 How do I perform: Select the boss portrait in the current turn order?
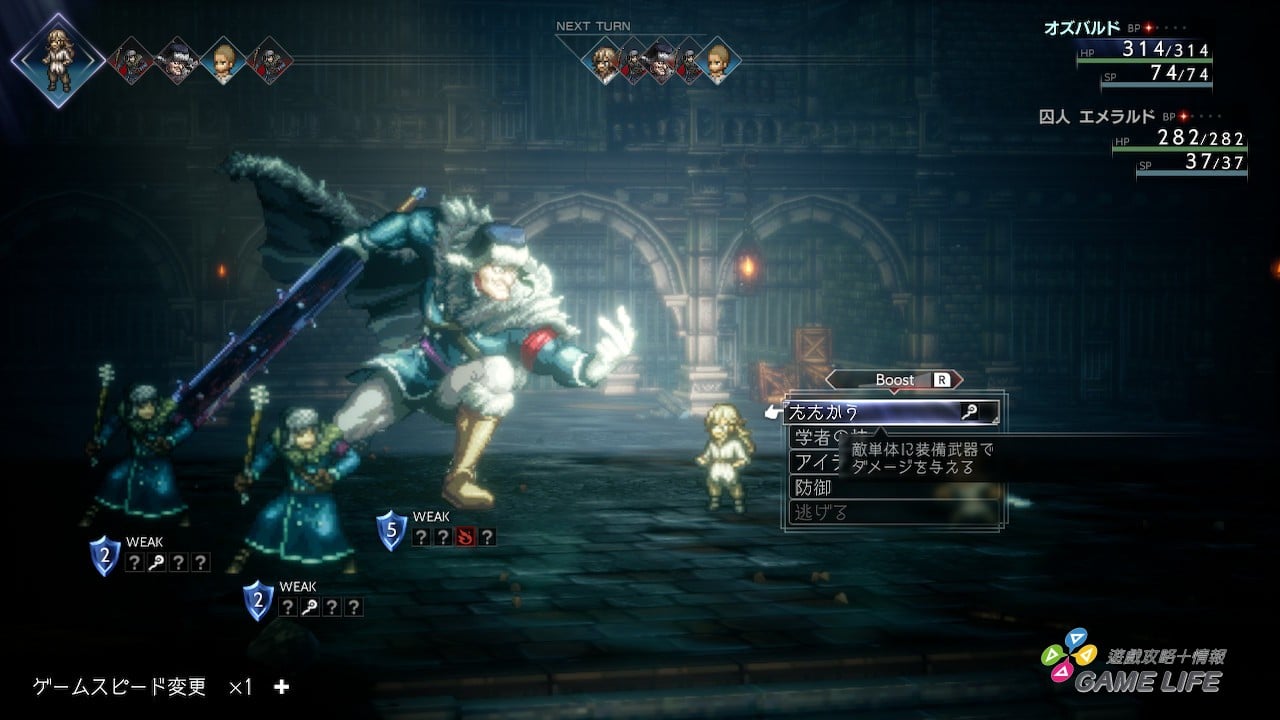(178, 60)
